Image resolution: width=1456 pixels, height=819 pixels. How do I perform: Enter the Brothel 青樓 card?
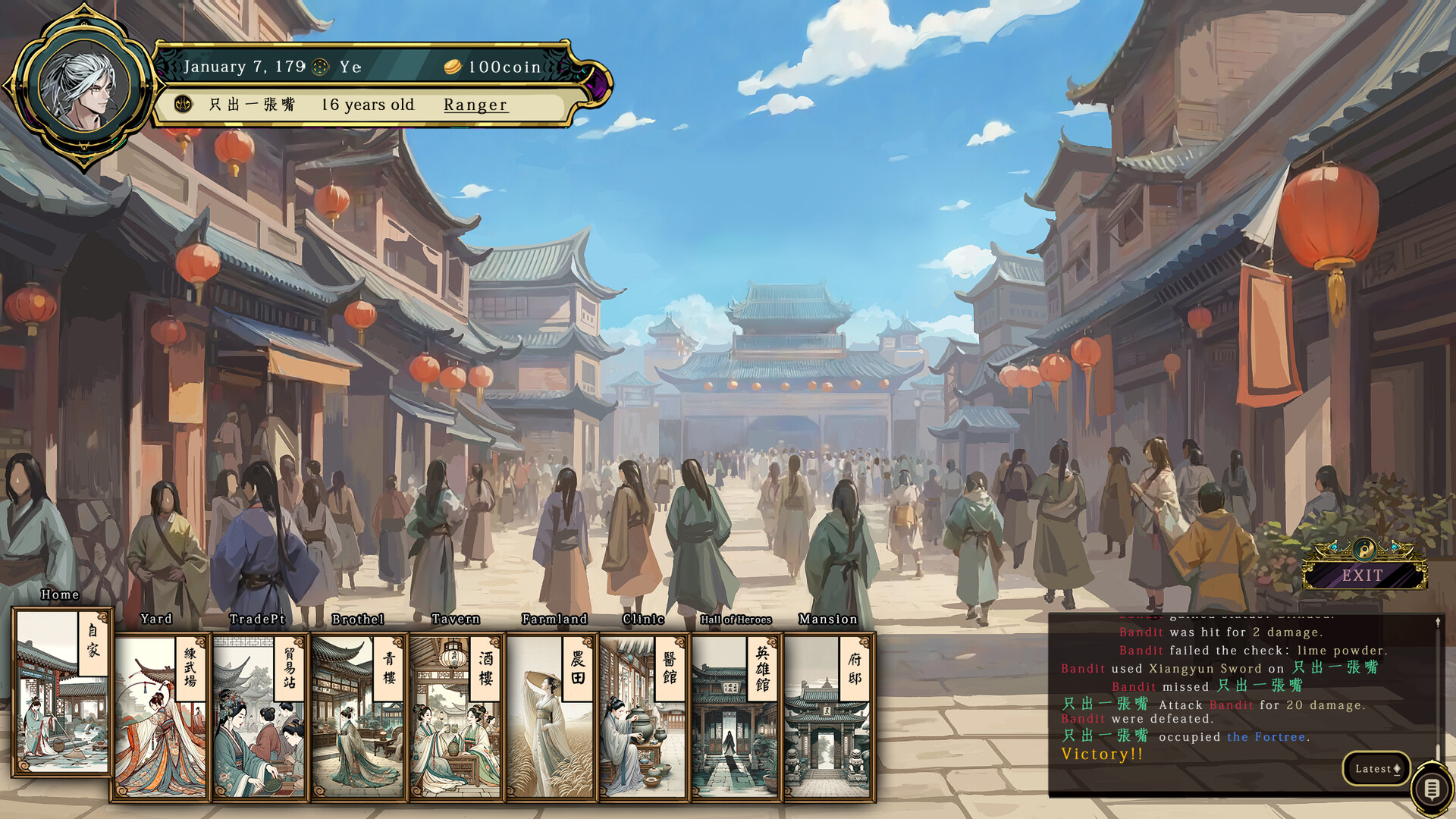[x=356, y=717]
